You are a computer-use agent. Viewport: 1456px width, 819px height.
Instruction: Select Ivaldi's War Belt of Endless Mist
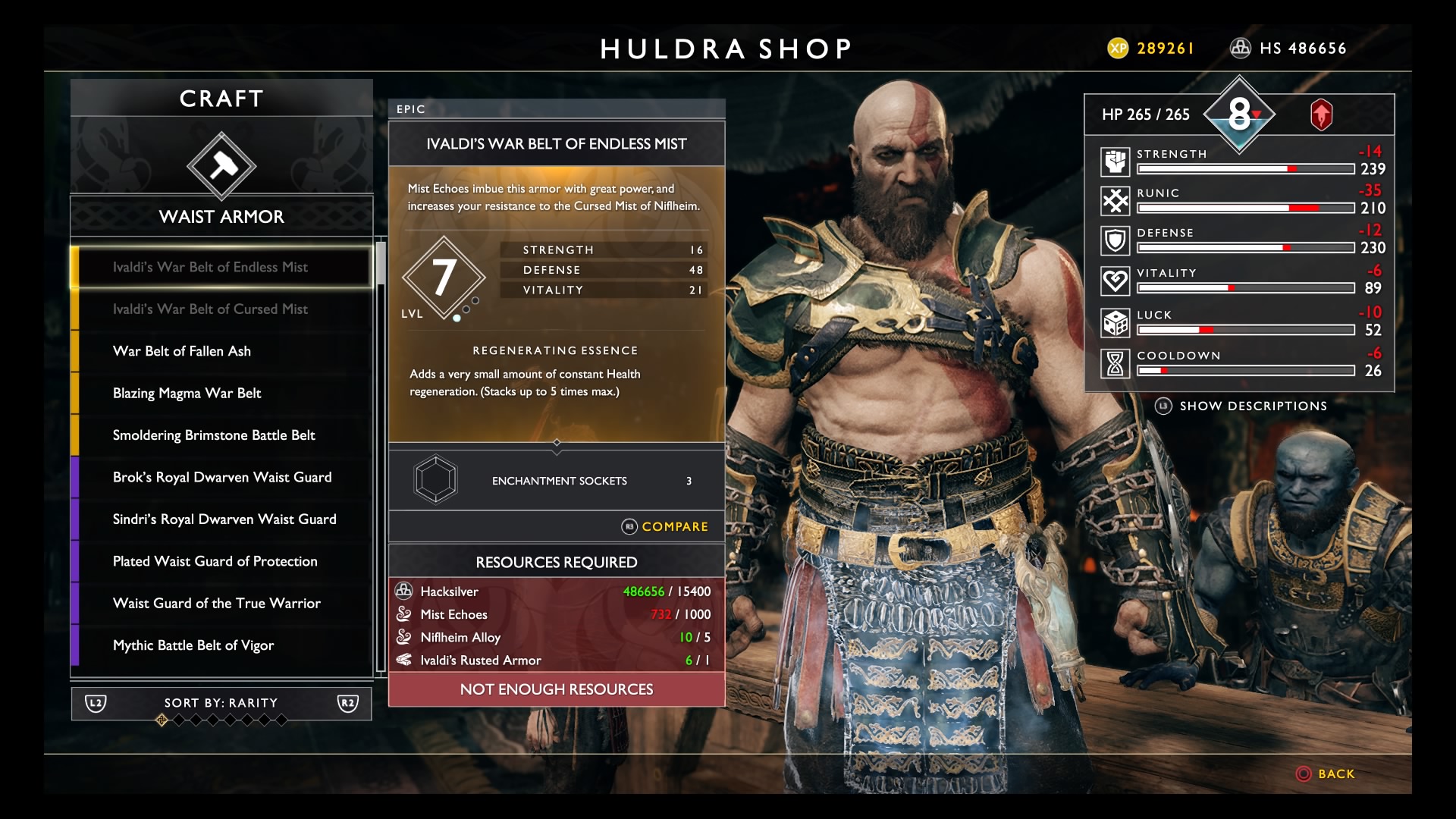221,267
